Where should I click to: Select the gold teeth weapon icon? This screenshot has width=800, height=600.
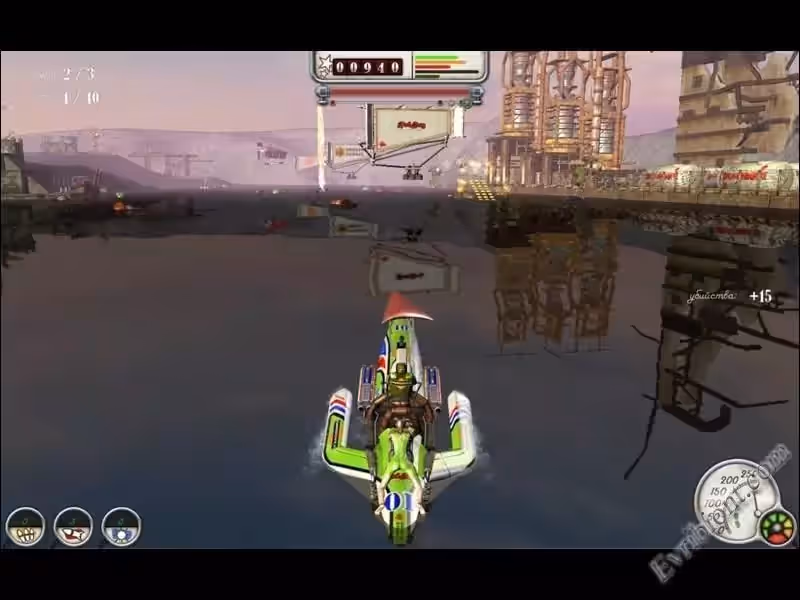(x=25, y=527)
